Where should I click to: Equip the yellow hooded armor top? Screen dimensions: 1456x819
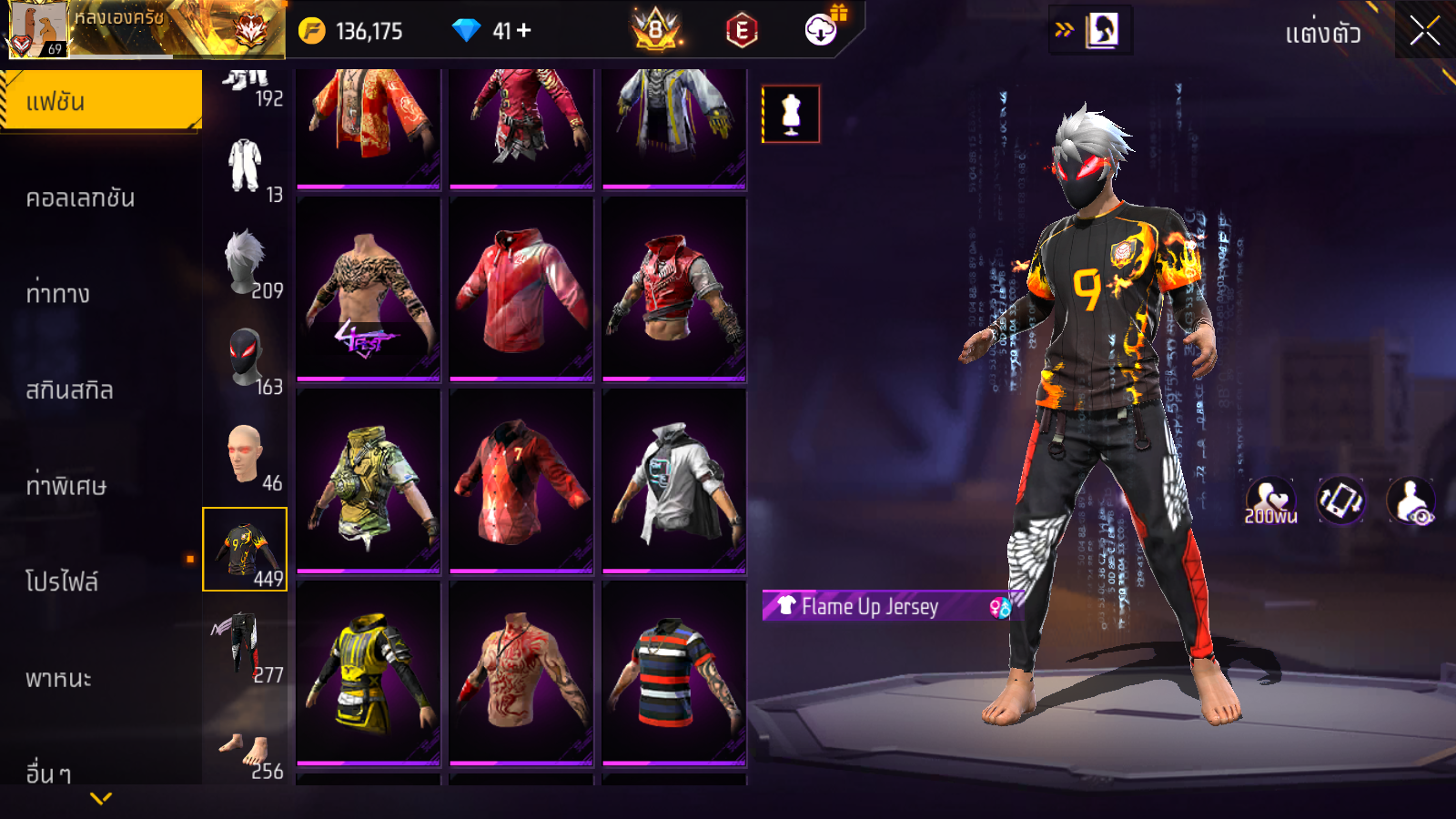coord(369,672)
